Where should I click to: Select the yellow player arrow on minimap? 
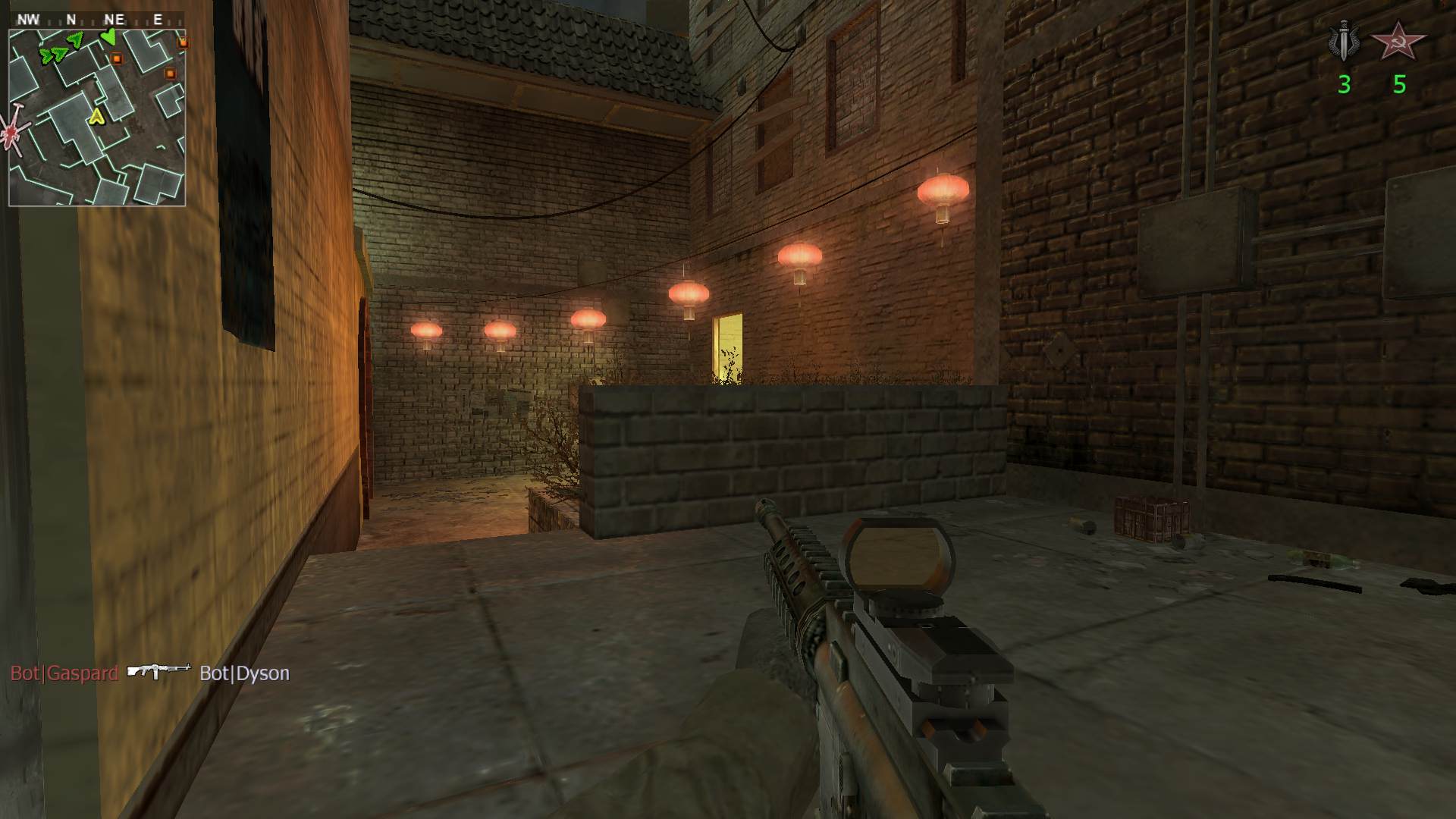96,116
